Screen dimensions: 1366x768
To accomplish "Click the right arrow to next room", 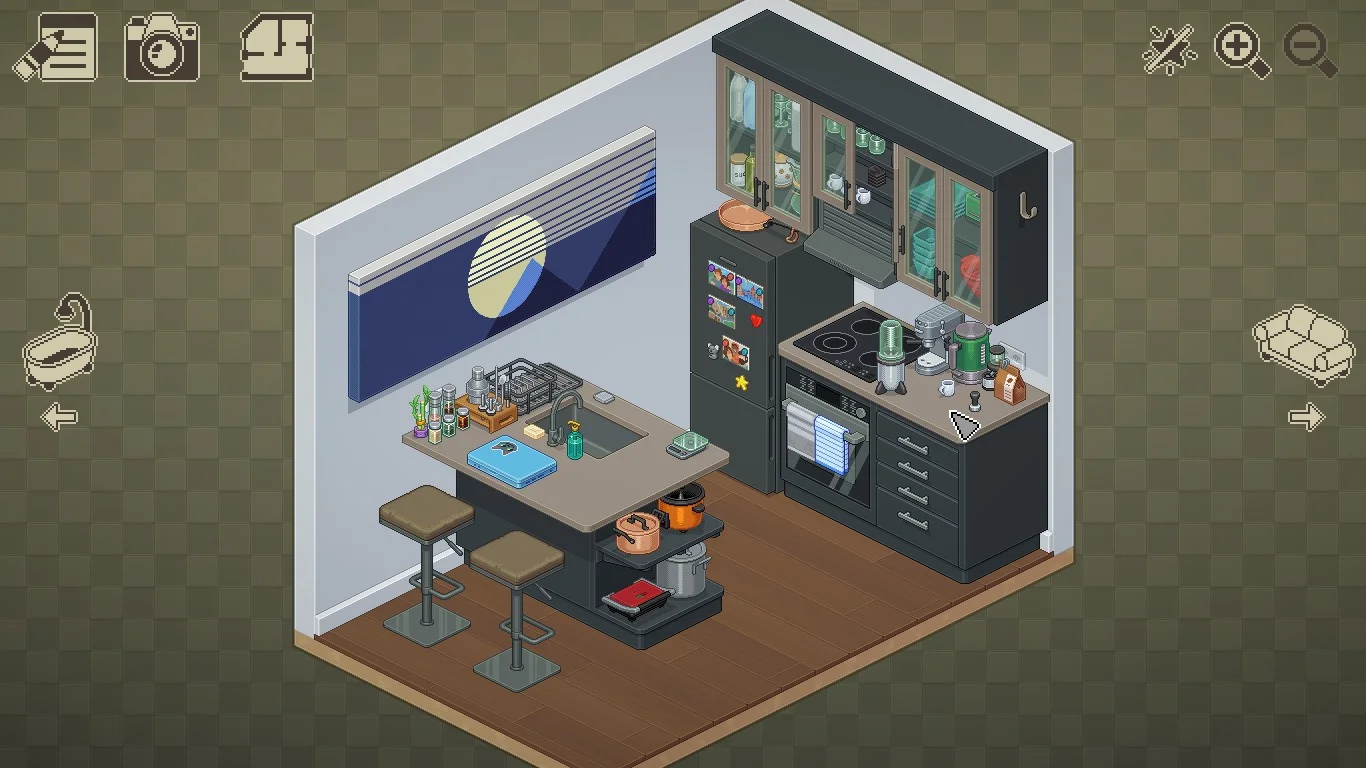I will coord(1306,416).
